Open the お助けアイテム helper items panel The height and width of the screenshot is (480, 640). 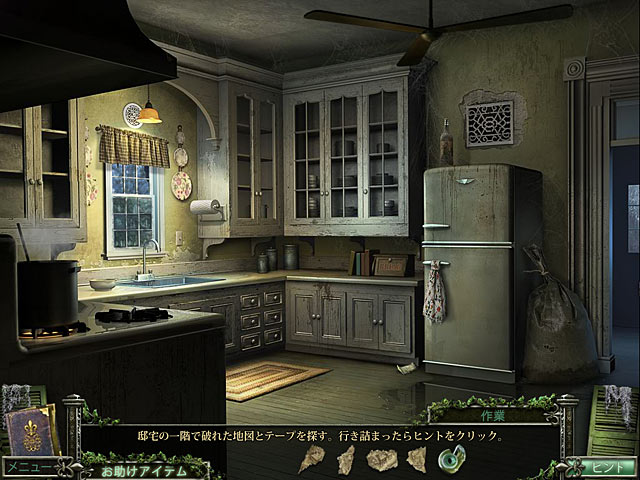[x=145, y=468]
